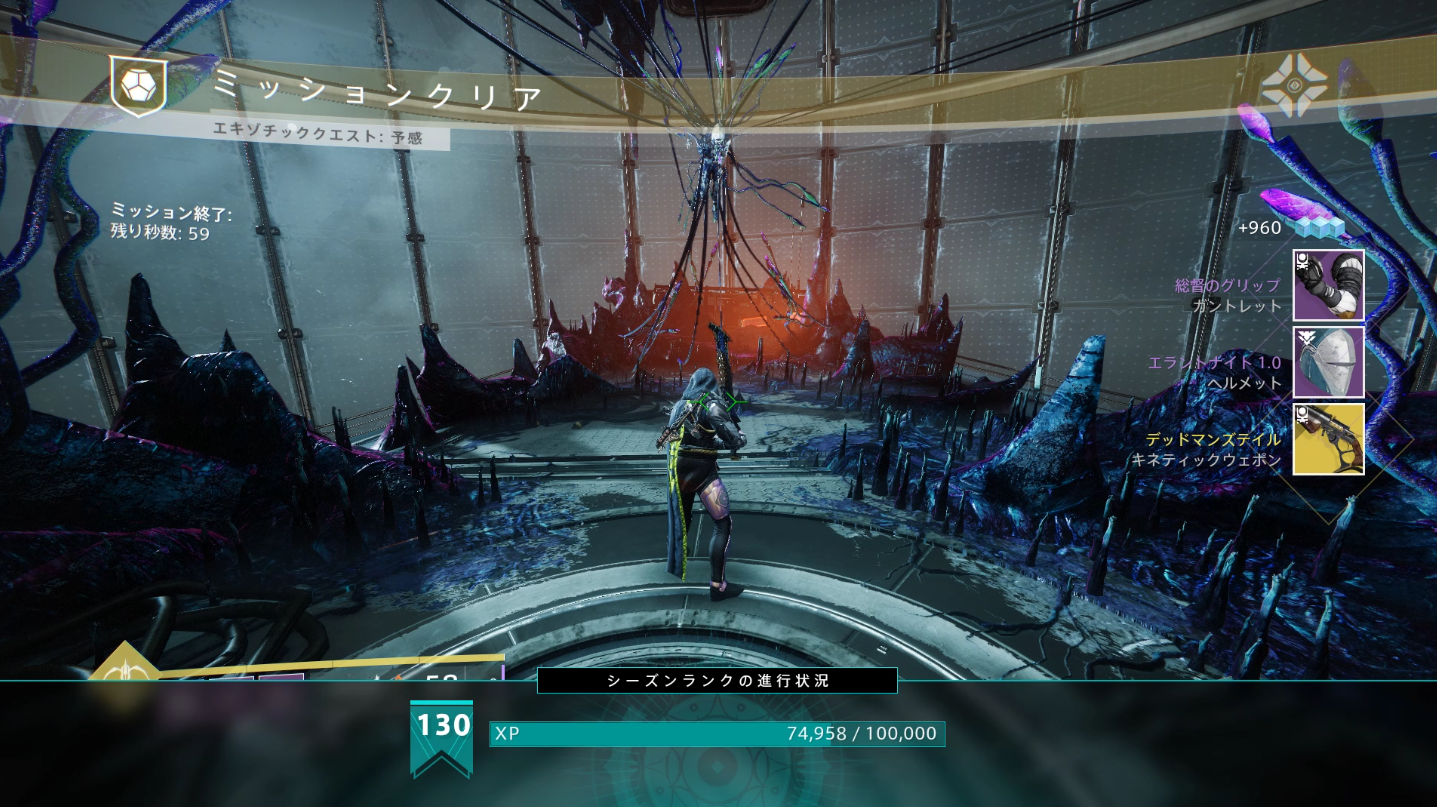Choose the Errant Knight 1.0 helmet reward
The image size is (1437, 807).
point(1328,362)
